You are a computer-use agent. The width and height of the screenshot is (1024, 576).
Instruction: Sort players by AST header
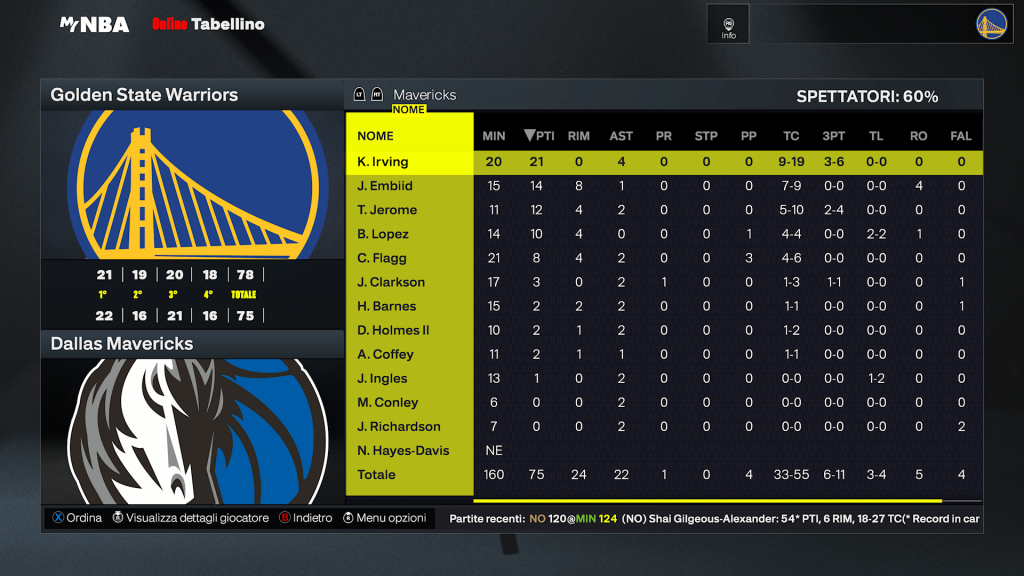[621, 136]
